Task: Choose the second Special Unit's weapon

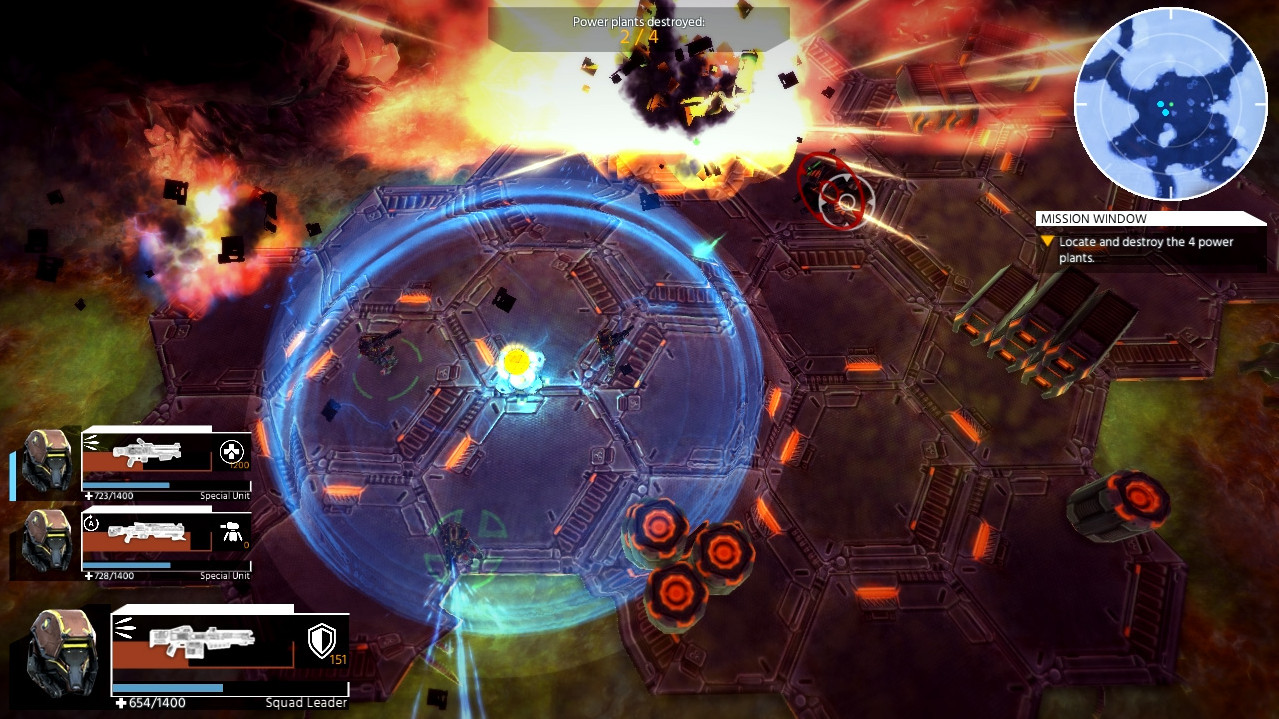Action: pyautogui.click(x=146, y=533)
